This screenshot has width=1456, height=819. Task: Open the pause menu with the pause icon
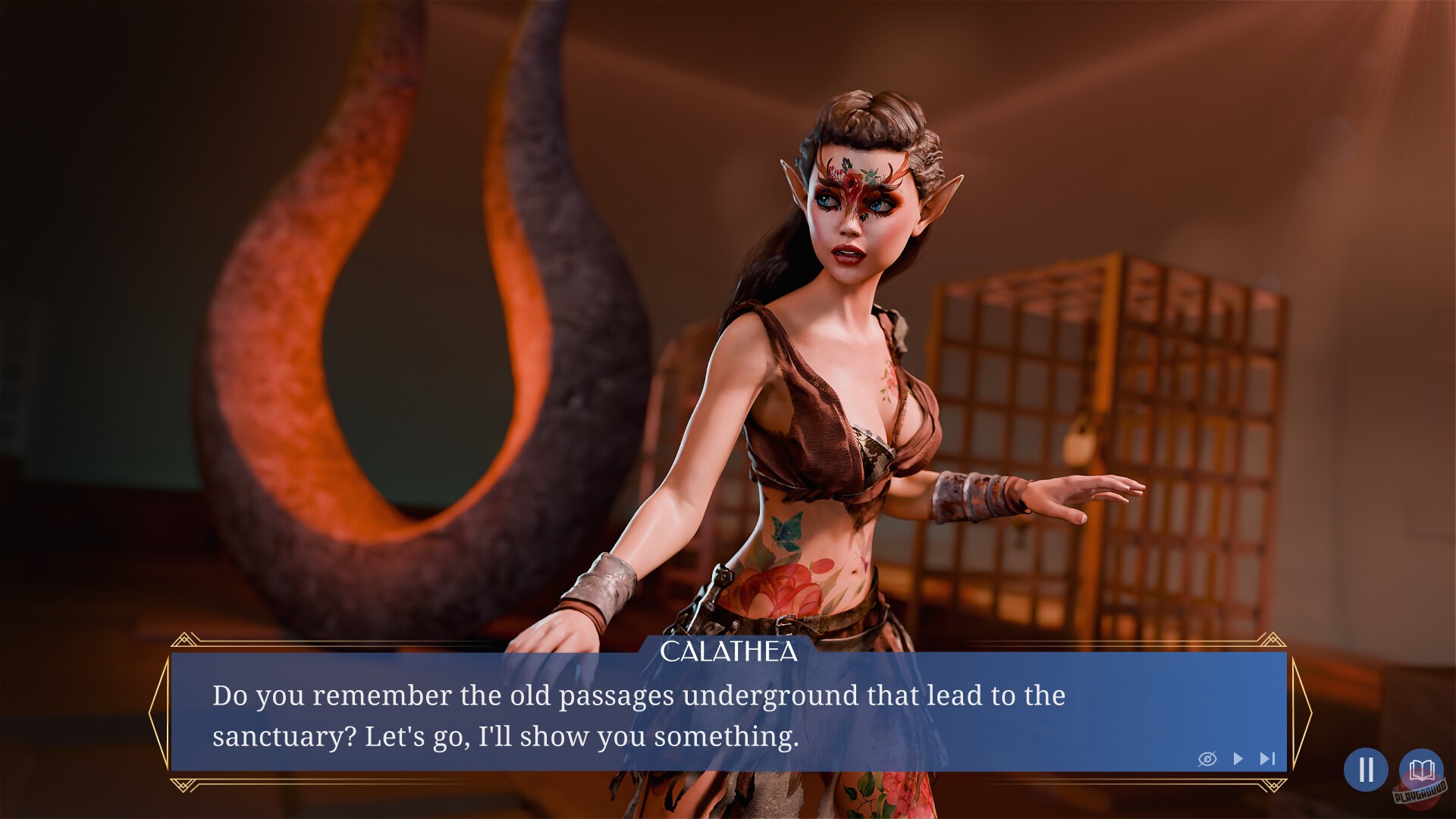point(1366,770)
